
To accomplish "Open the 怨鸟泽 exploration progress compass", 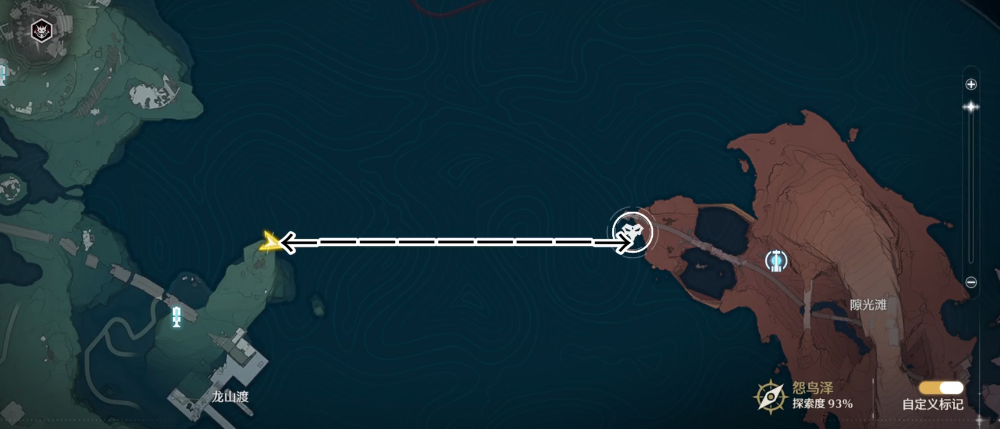I will tap(769, 397).
